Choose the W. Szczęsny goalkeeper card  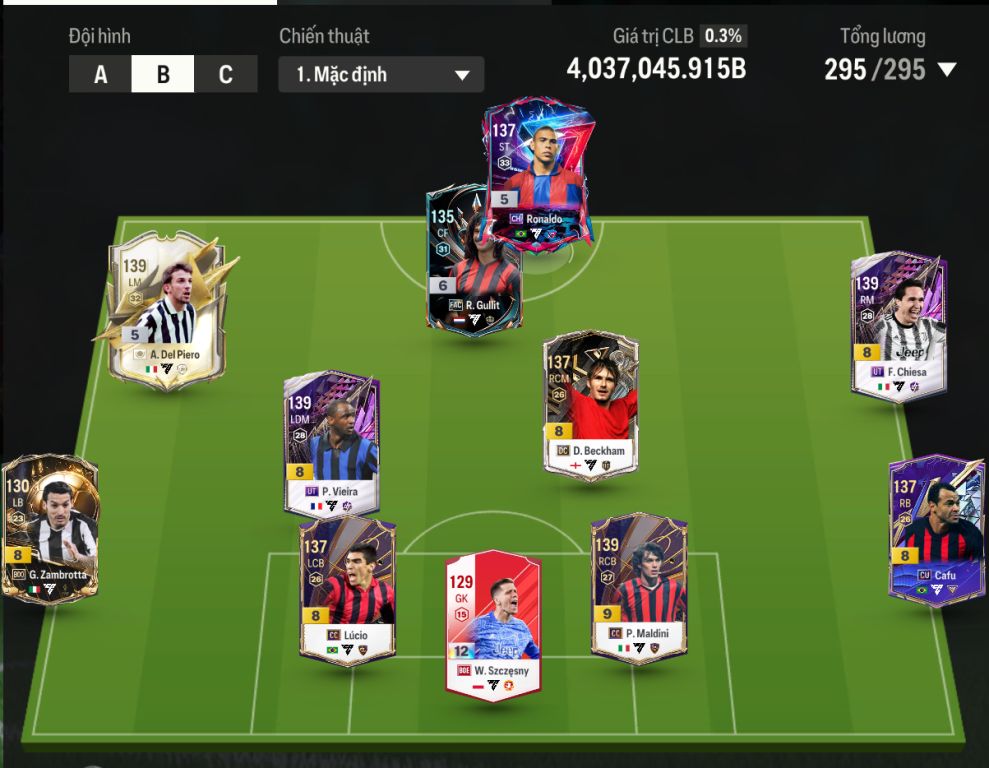coord(493,625)
